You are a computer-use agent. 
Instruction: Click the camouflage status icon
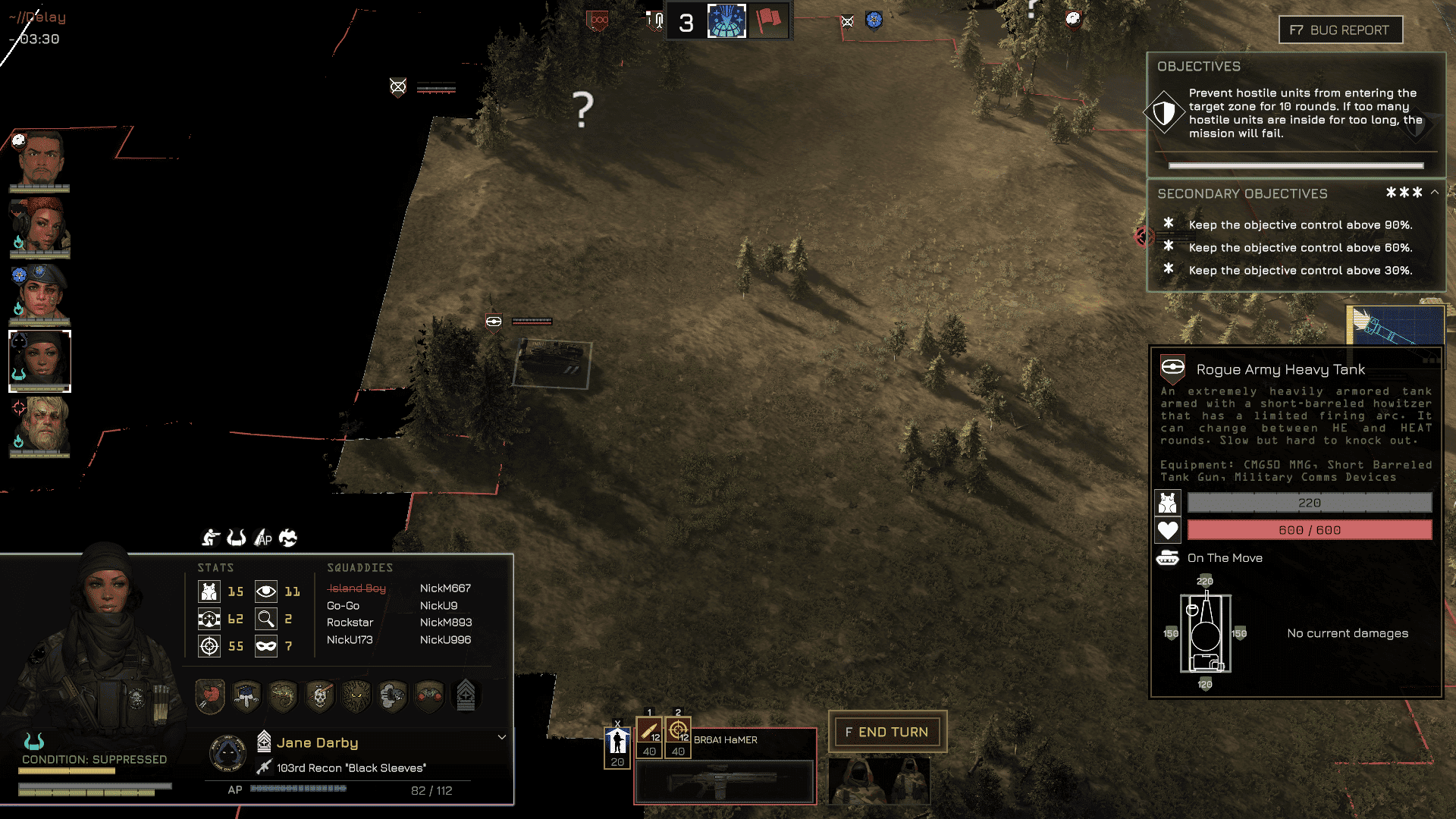click(x=288, y=538)
